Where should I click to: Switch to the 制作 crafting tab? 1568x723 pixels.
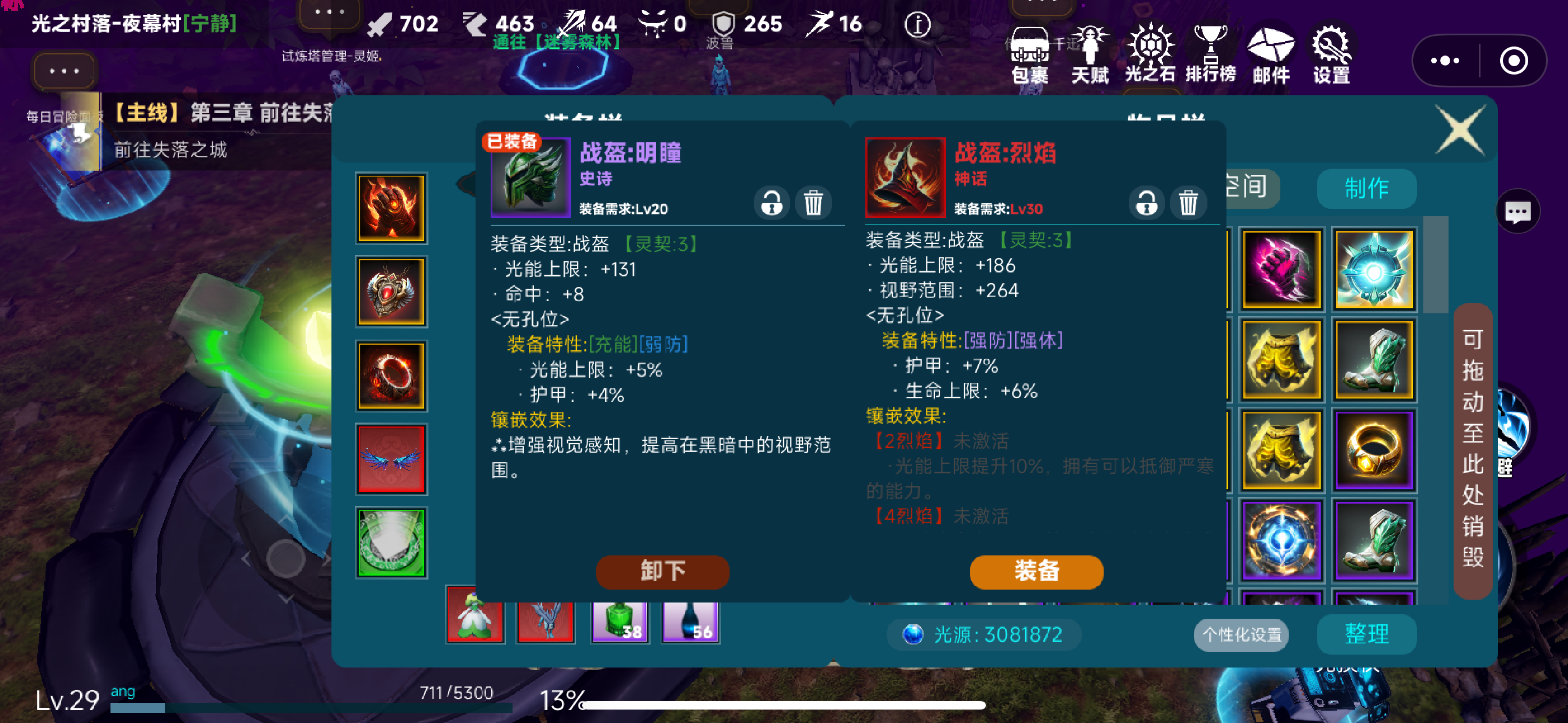click(1366, 189)
